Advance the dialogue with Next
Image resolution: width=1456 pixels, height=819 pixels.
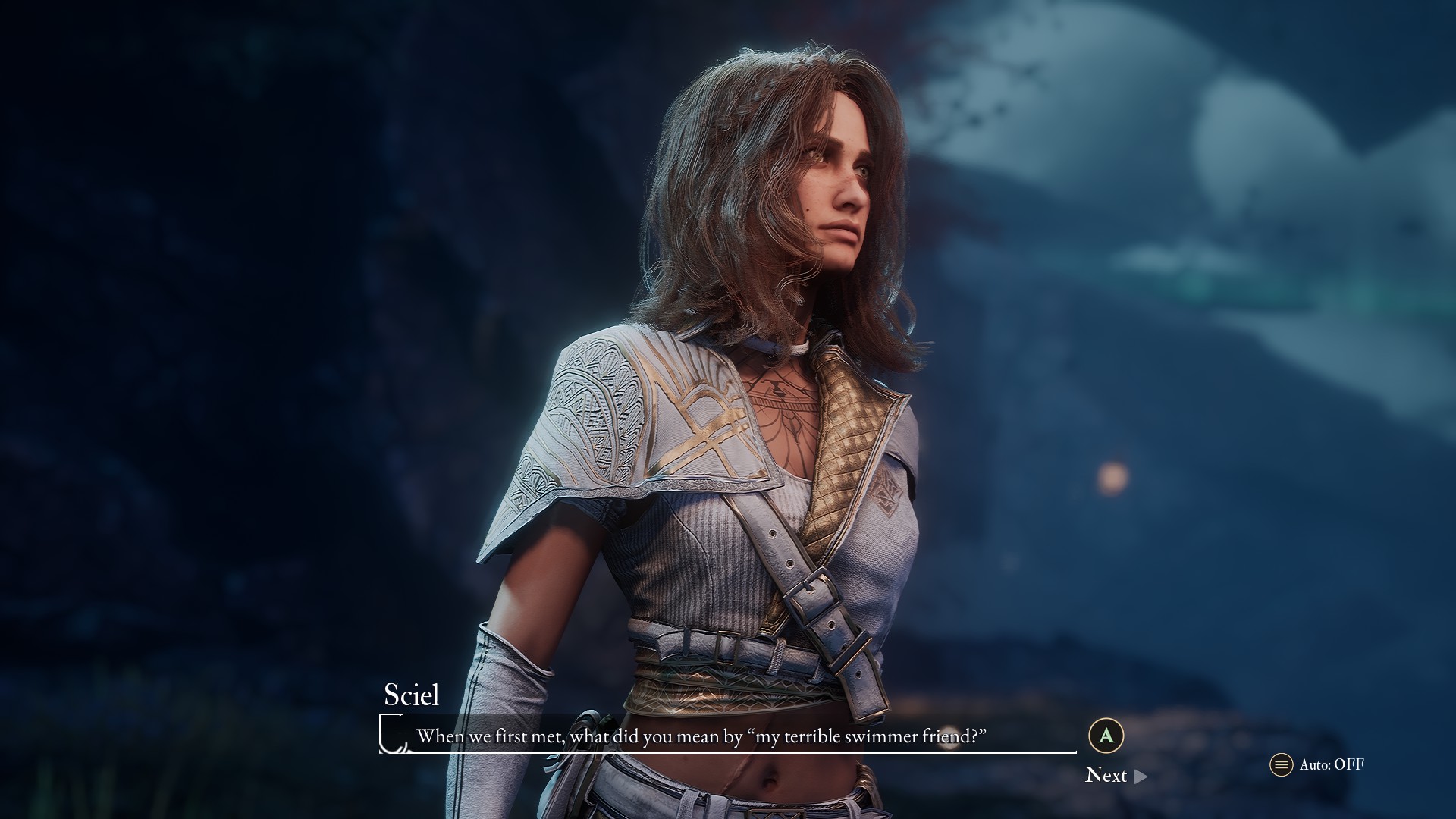(x=1115, y=775)
